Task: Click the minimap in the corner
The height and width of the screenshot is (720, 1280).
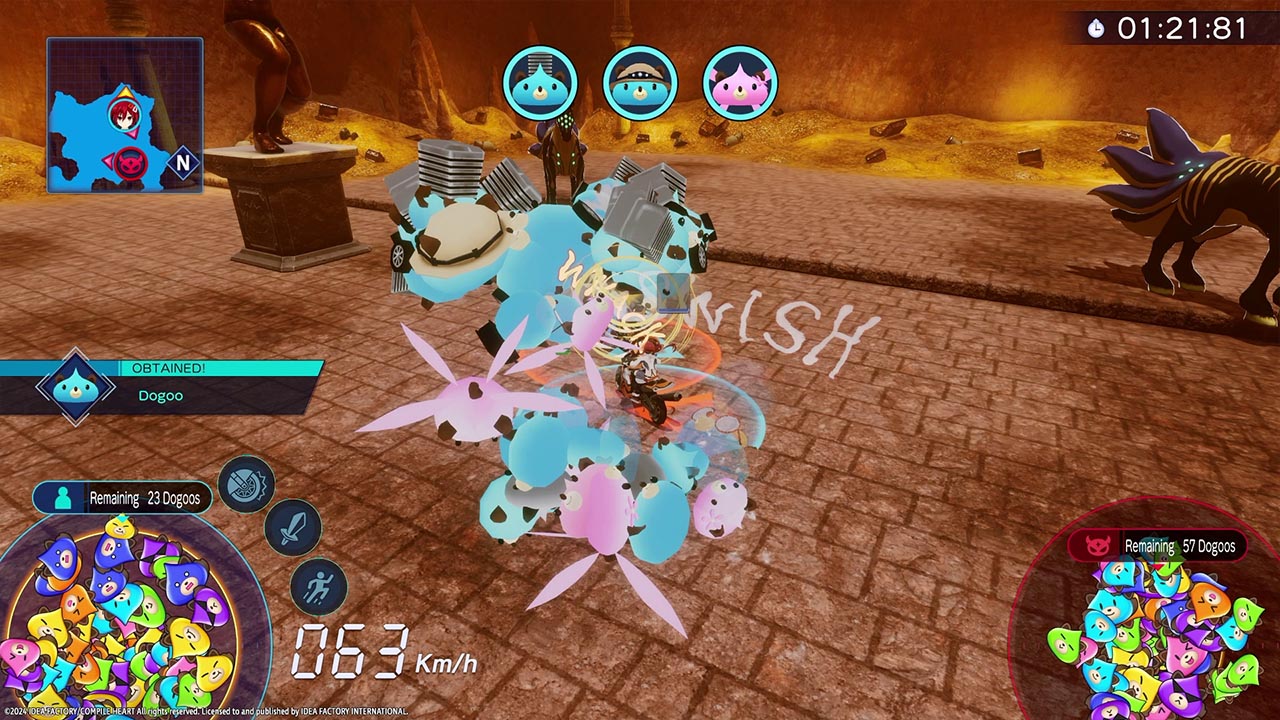Action: click(x=124, y=115)
